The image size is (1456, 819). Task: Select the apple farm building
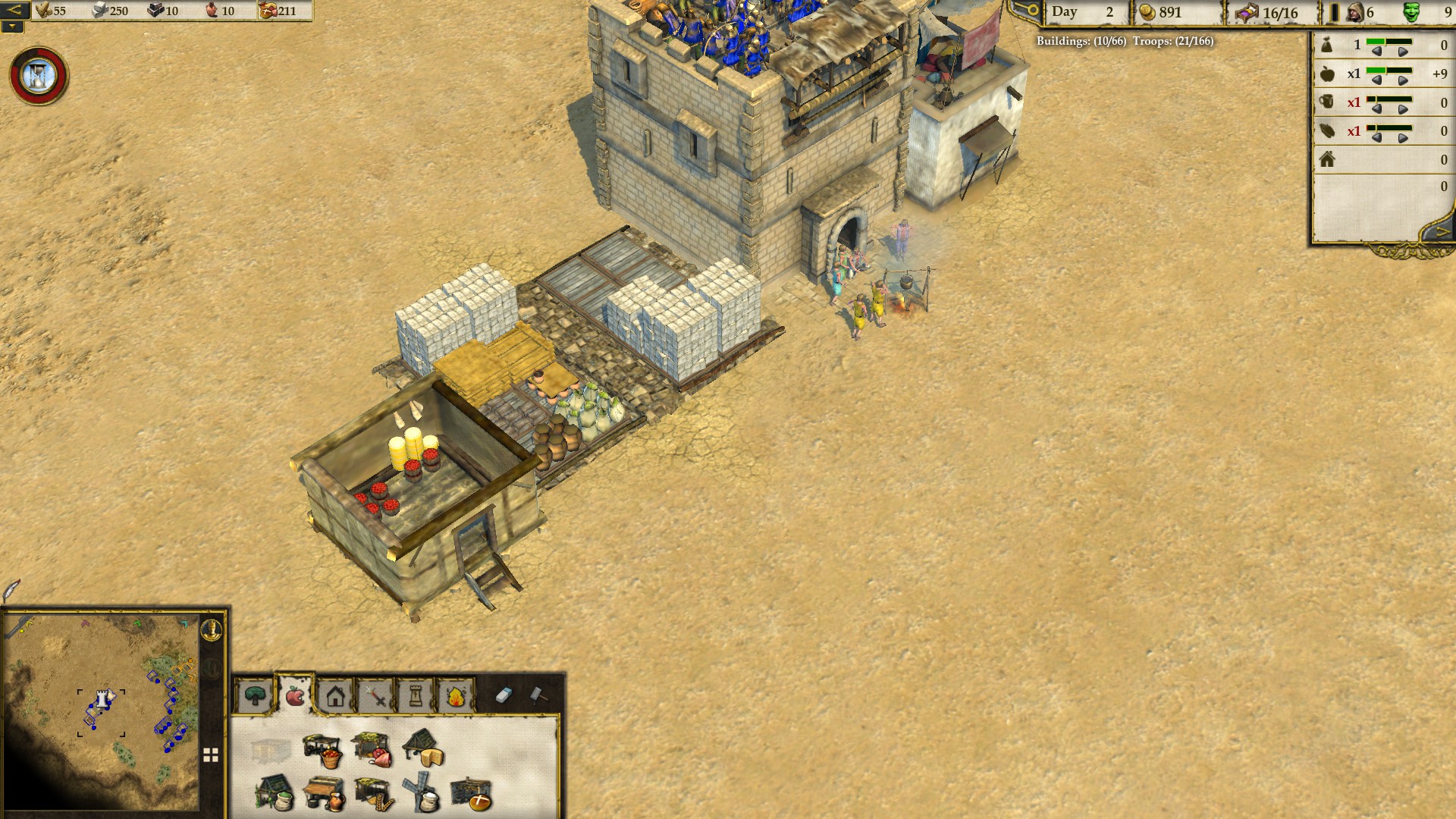322,750
